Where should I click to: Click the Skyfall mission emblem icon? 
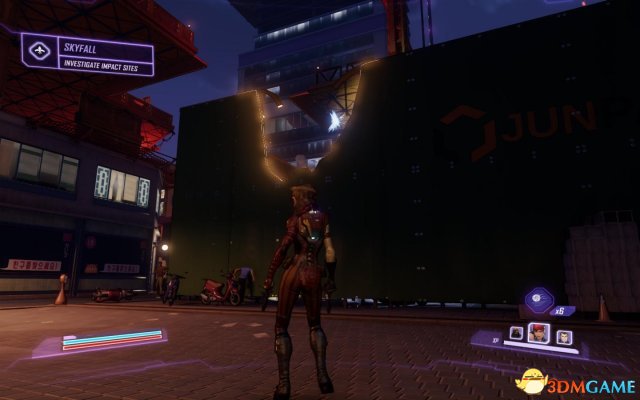tap(38, 49)
